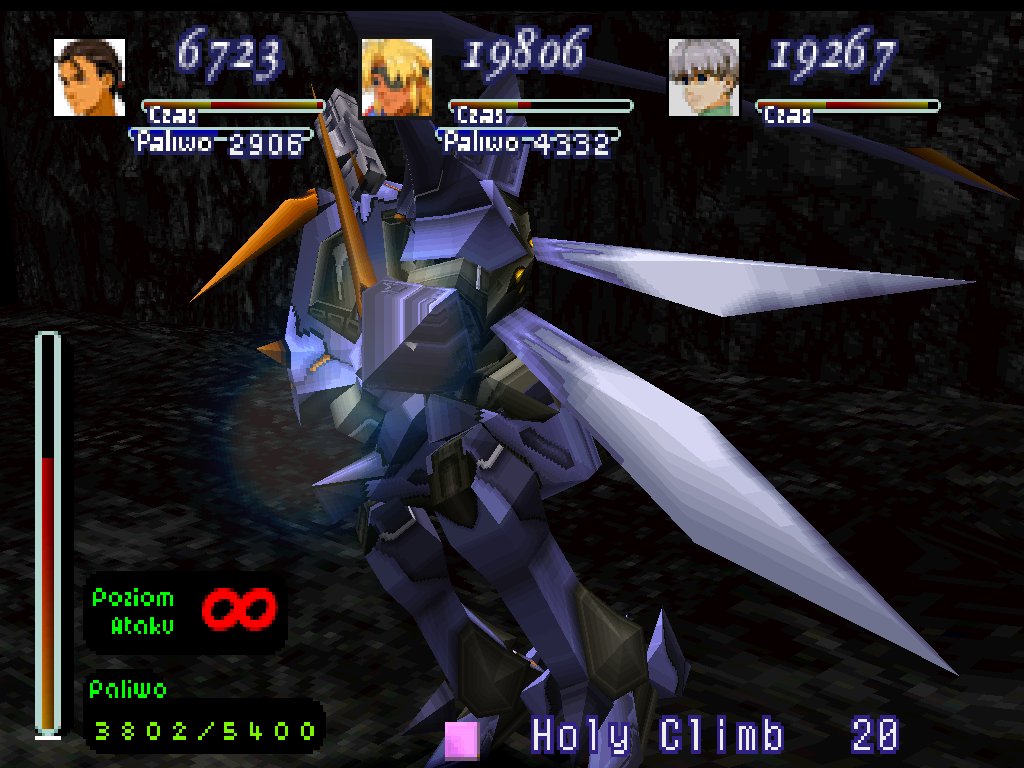Click the silver-haired character's portrait
The width and height of the screenshot is (1024, 768).
point(703,77)
